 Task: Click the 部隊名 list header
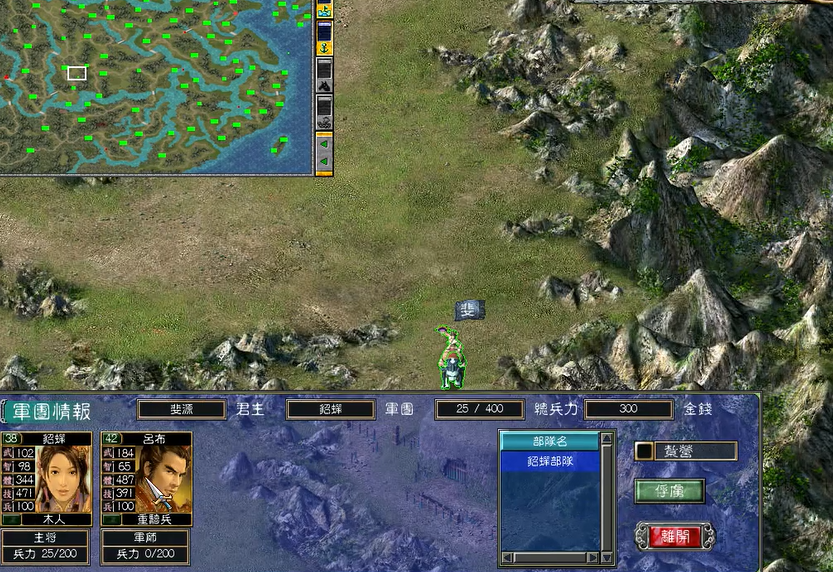(550, 441)
